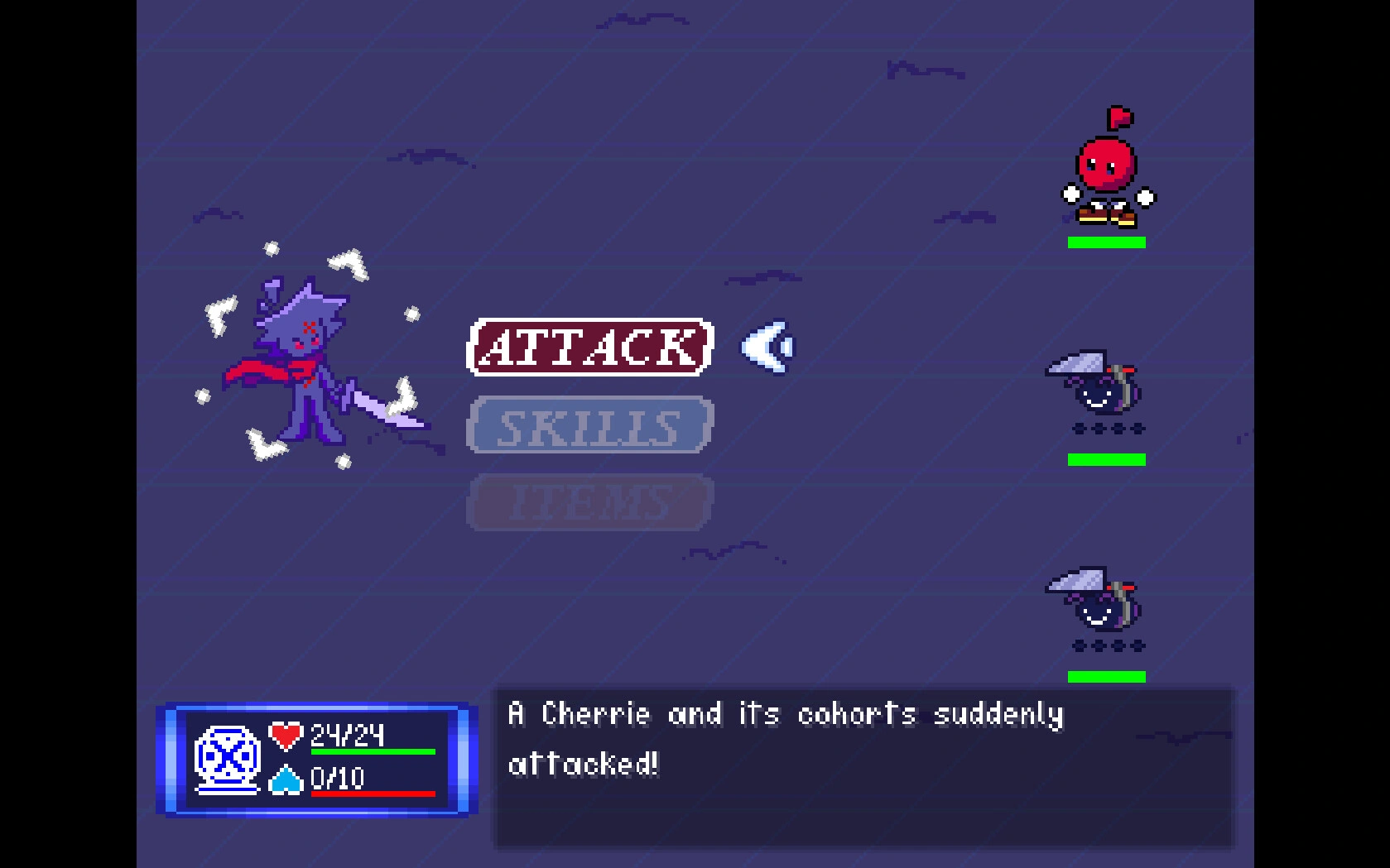1390x868 pixels.
Task: Open the SKILLS menu
Action: pyautogui.click(x=589, y=424)
